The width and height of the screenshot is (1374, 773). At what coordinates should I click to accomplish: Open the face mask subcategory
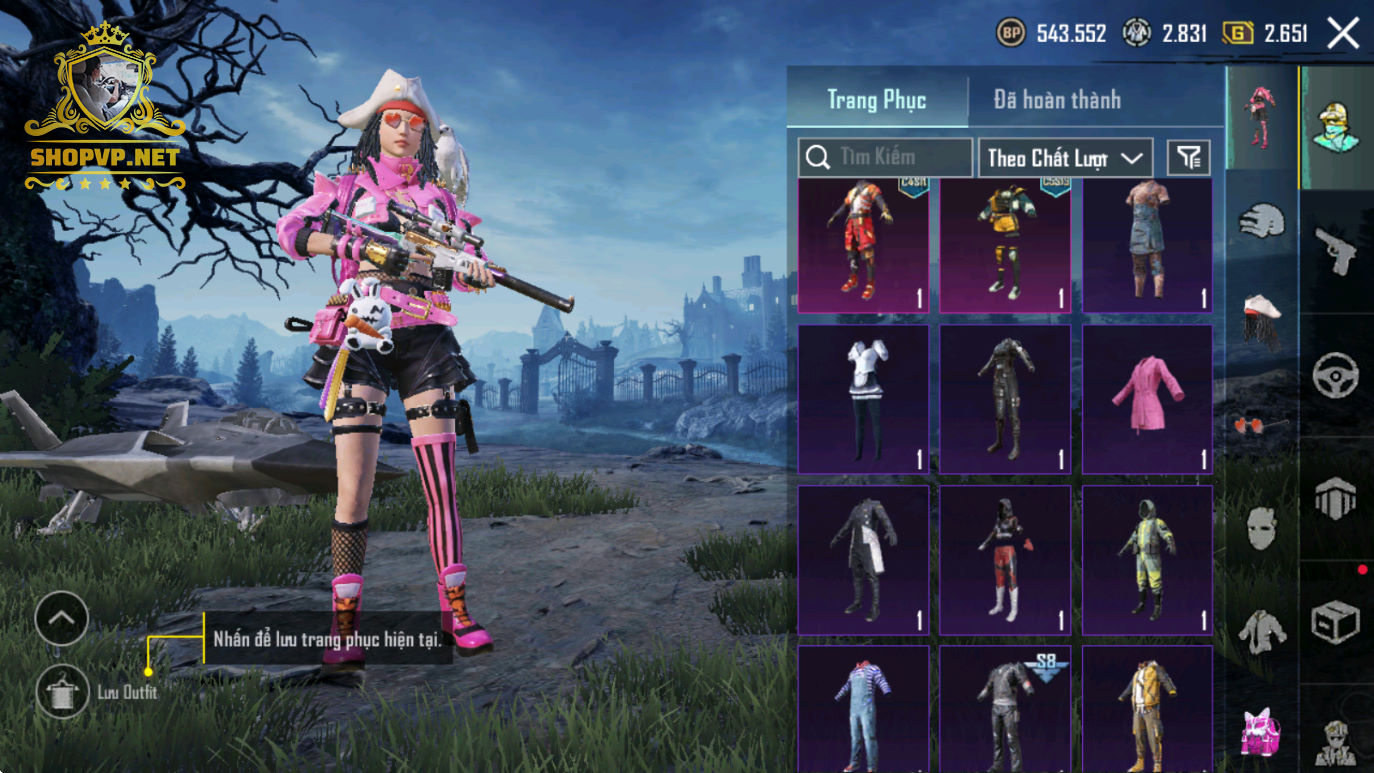point(1262,527)
